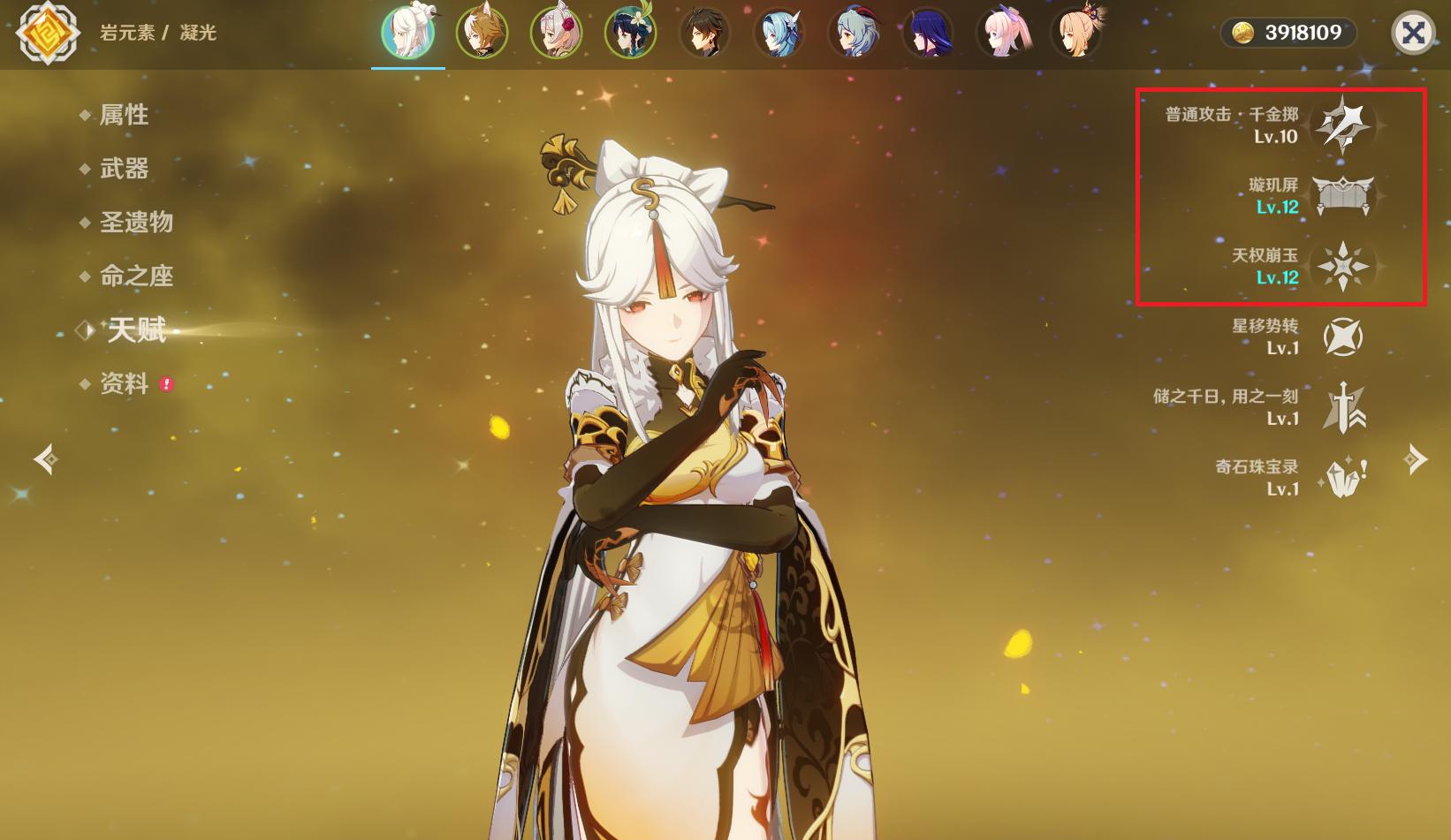
Task: Select the purple-haired Raiden Shogun portrait
Action: 927,33
